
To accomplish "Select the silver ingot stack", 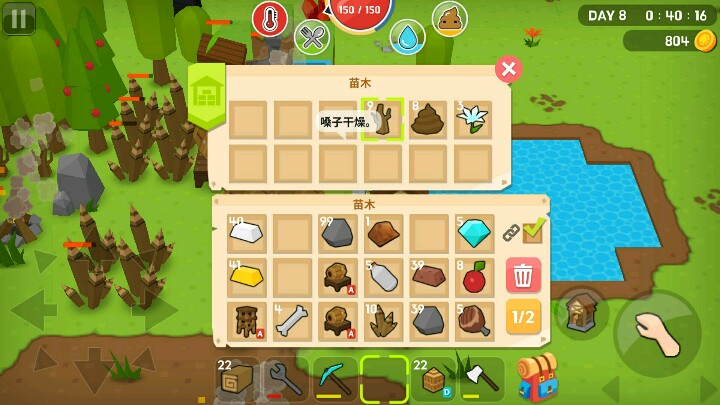I will point(247,234).
